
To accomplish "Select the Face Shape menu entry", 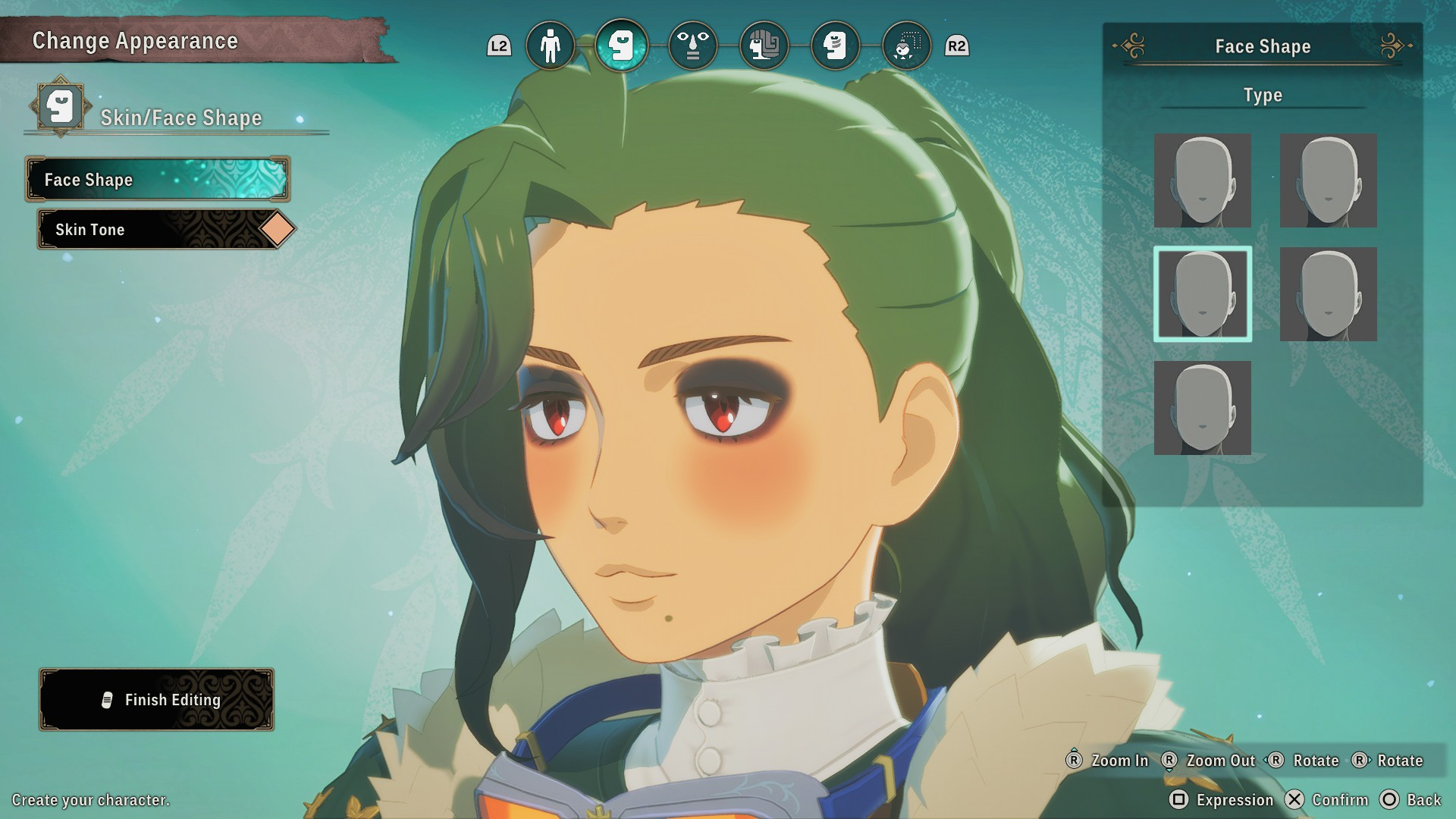I will tap(158, 180).
